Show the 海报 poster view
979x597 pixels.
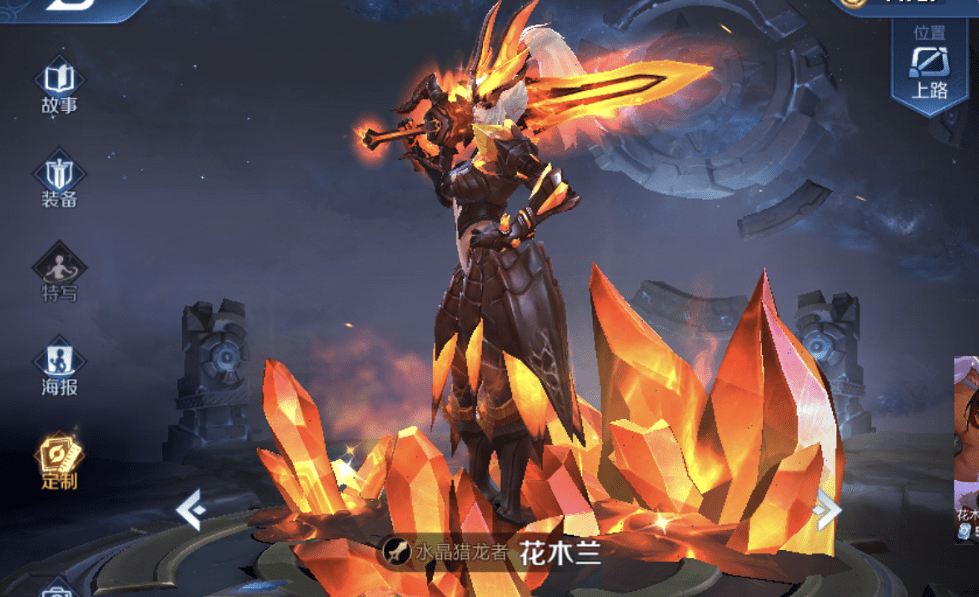click(x=59, y=367)
